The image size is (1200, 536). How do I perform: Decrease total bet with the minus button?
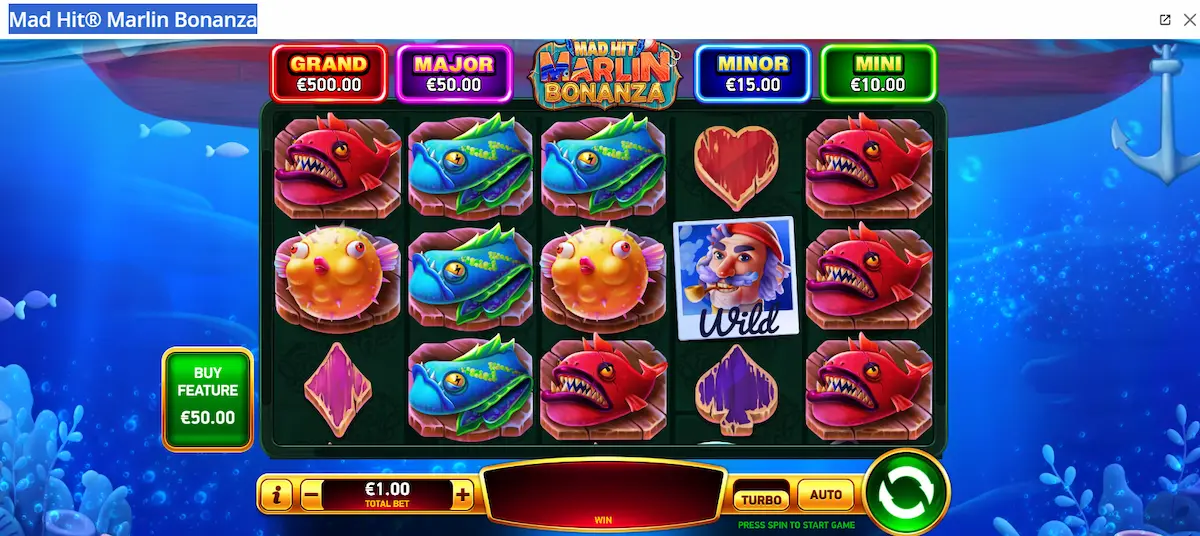tap(311, 494)
